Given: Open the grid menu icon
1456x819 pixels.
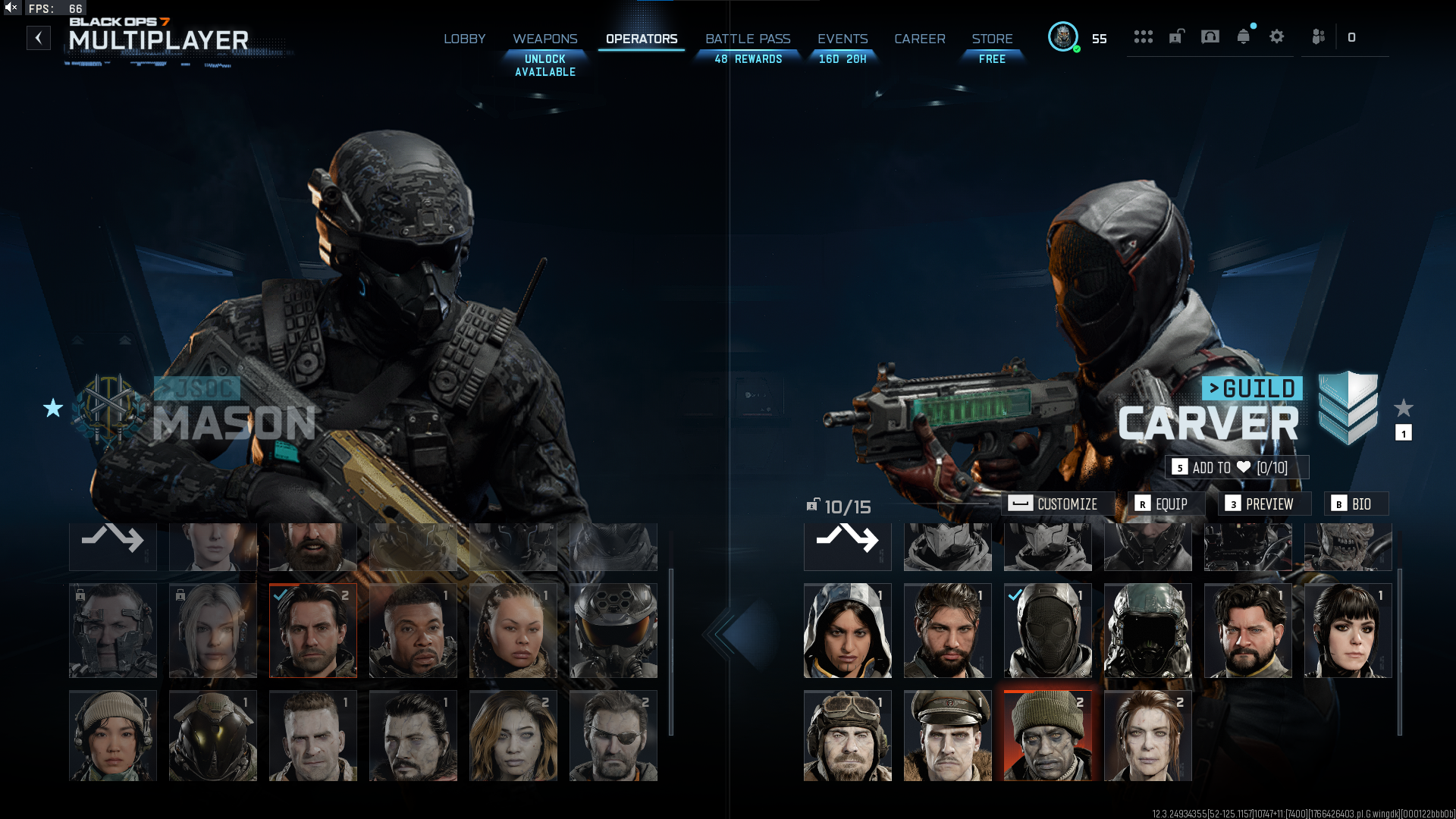Looking at the screenshot, I should coord(1144,37).
